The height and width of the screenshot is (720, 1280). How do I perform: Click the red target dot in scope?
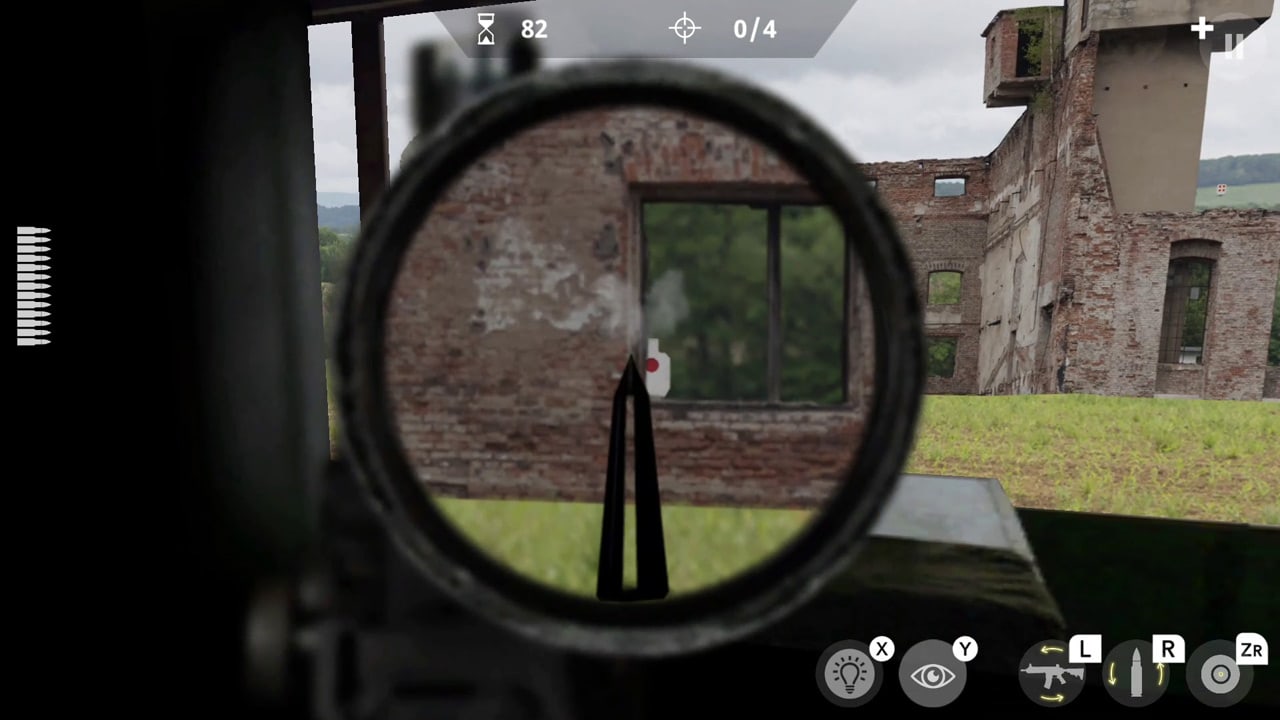pyautogui.click(x=653, y=366)
